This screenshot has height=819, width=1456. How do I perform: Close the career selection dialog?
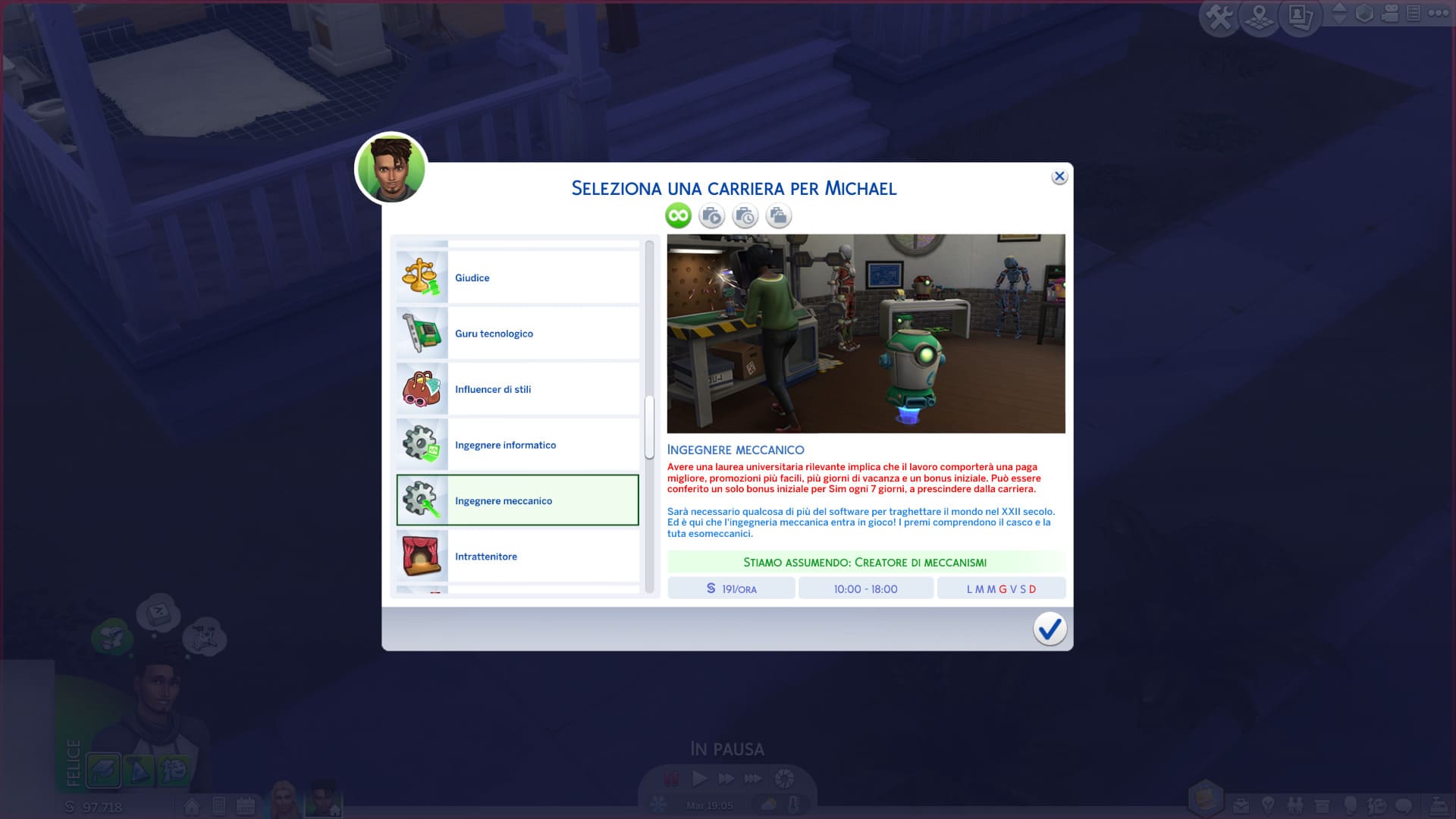tap(1059, 177)
